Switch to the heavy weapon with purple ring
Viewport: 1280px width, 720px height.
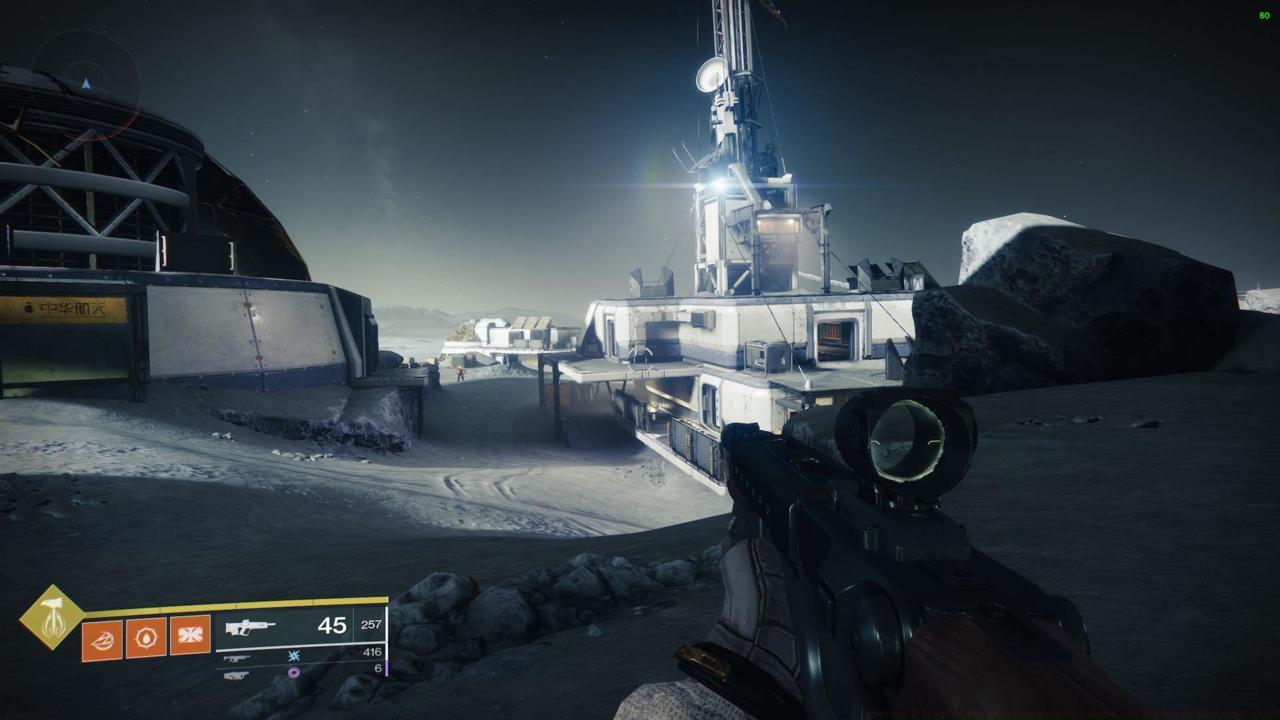(x=237, y=674)
